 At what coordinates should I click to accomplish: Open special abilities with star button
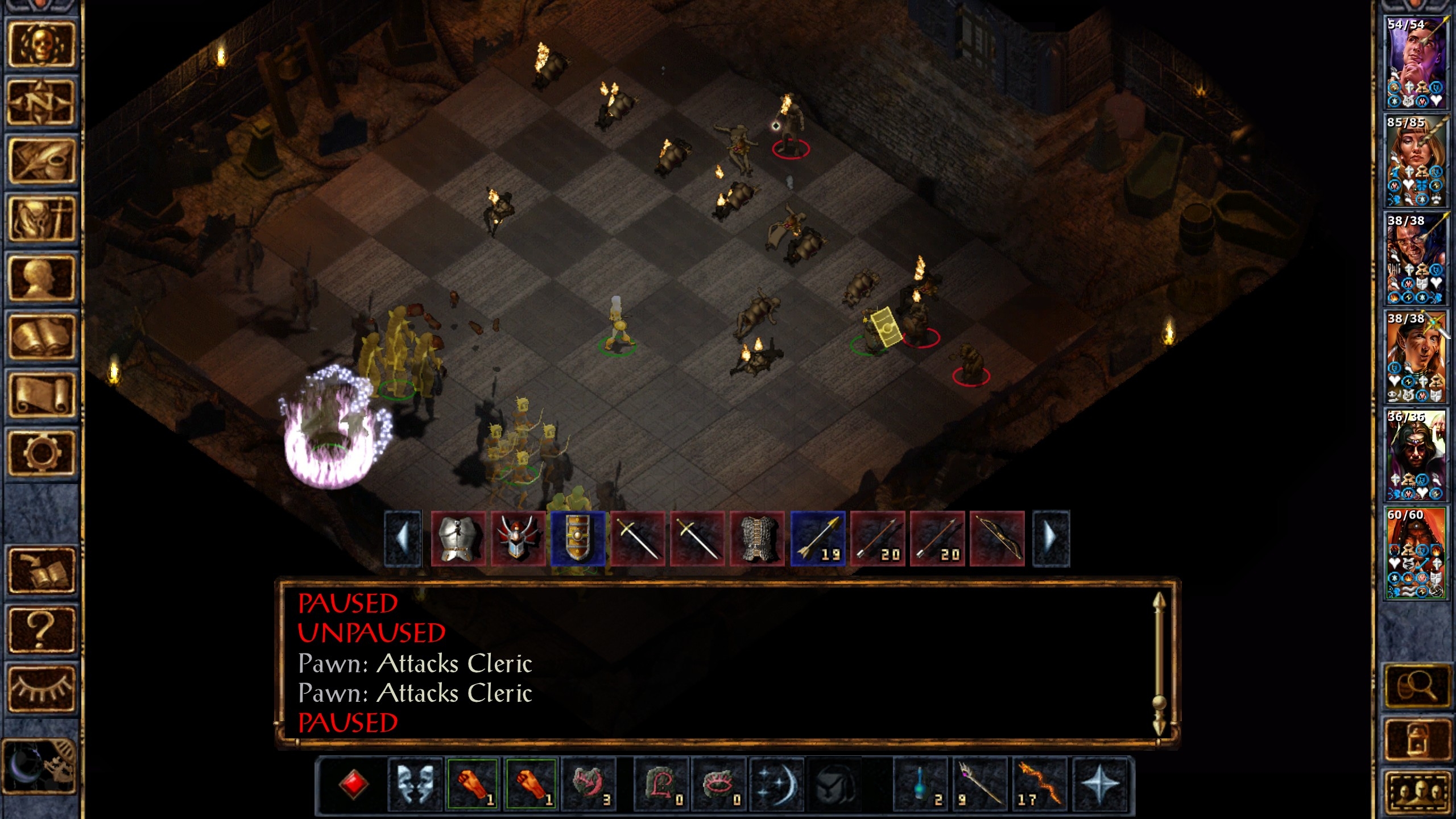click(1100, 784)
